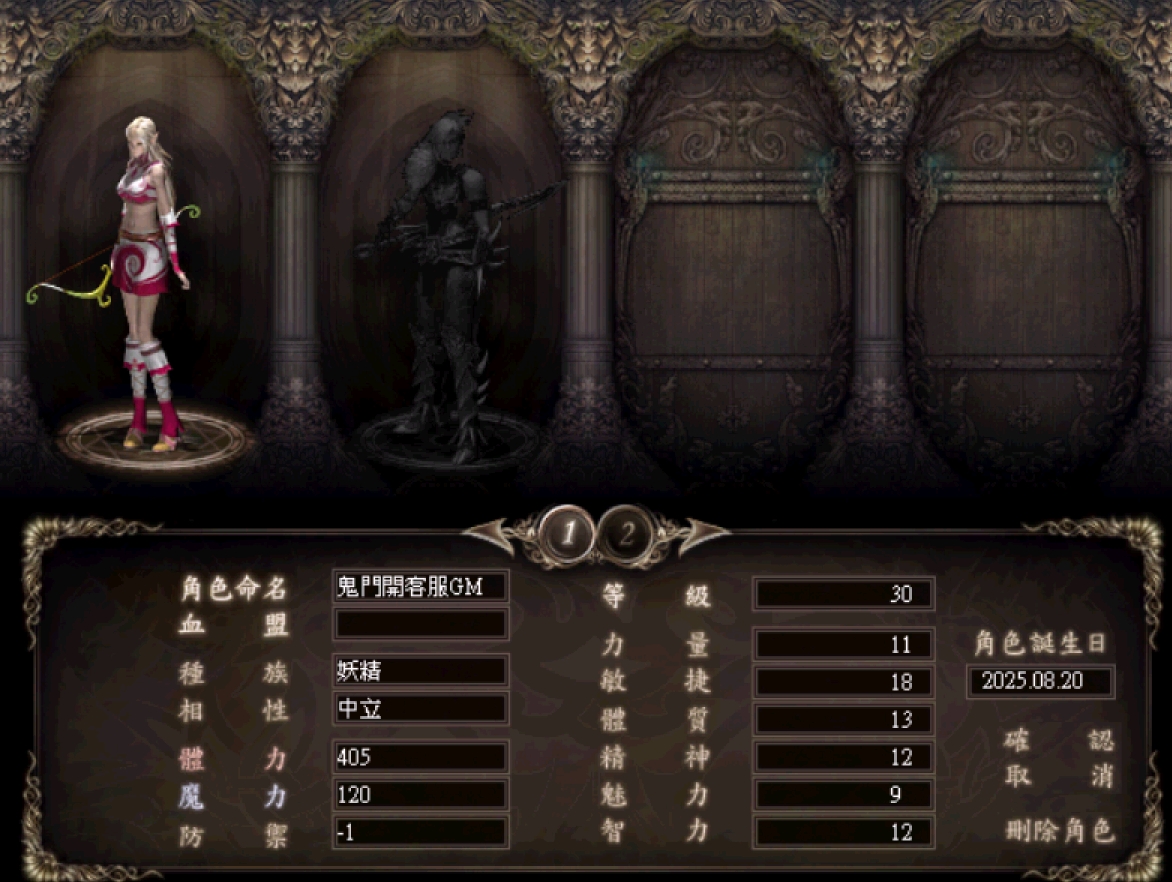This screenshot has width=1172, height=882.
Task: Click 刪除角色 to delete the character
Action: coord(1059,831)
